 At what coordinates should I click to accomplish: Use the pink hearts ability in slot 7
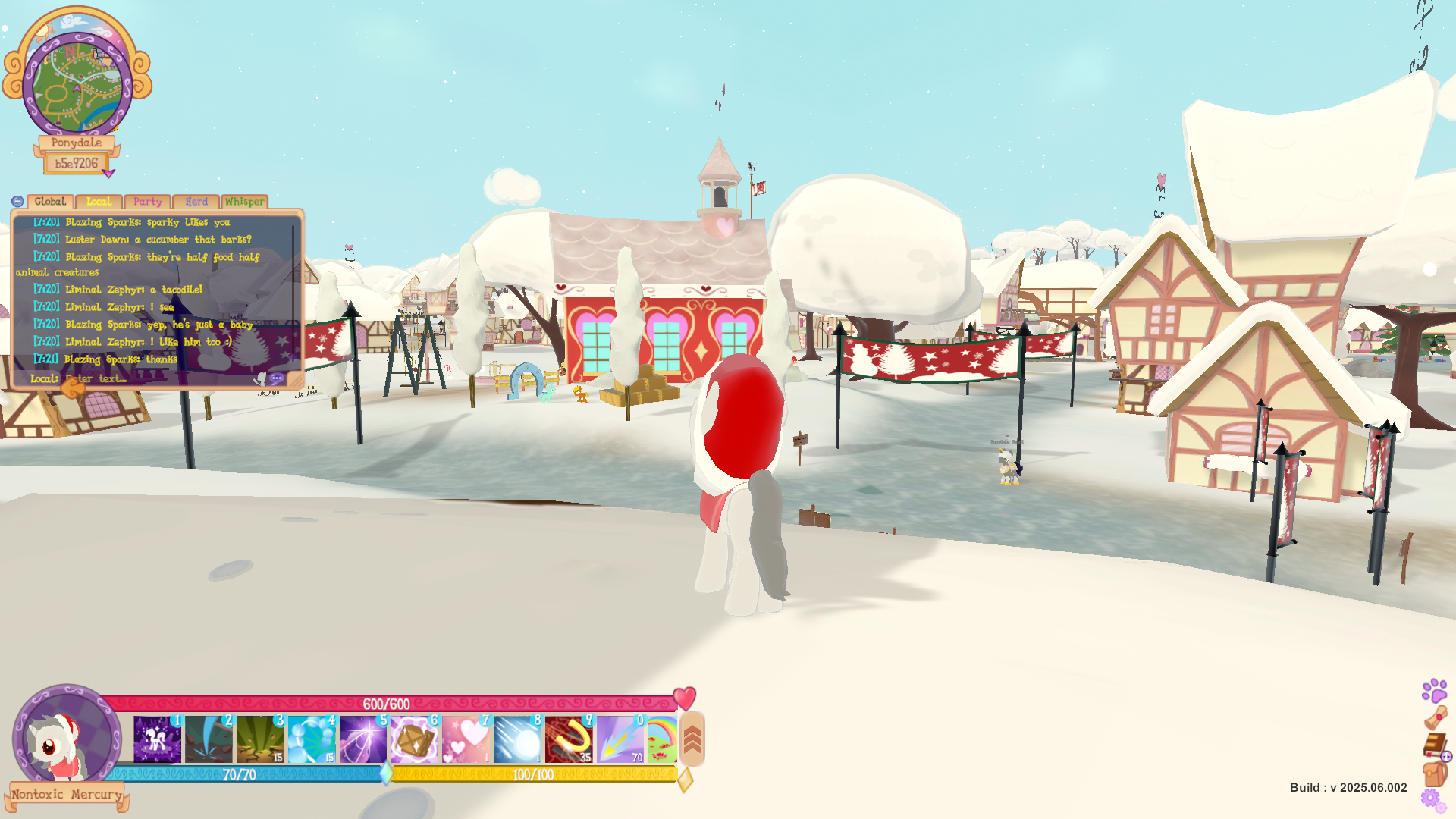466,739
